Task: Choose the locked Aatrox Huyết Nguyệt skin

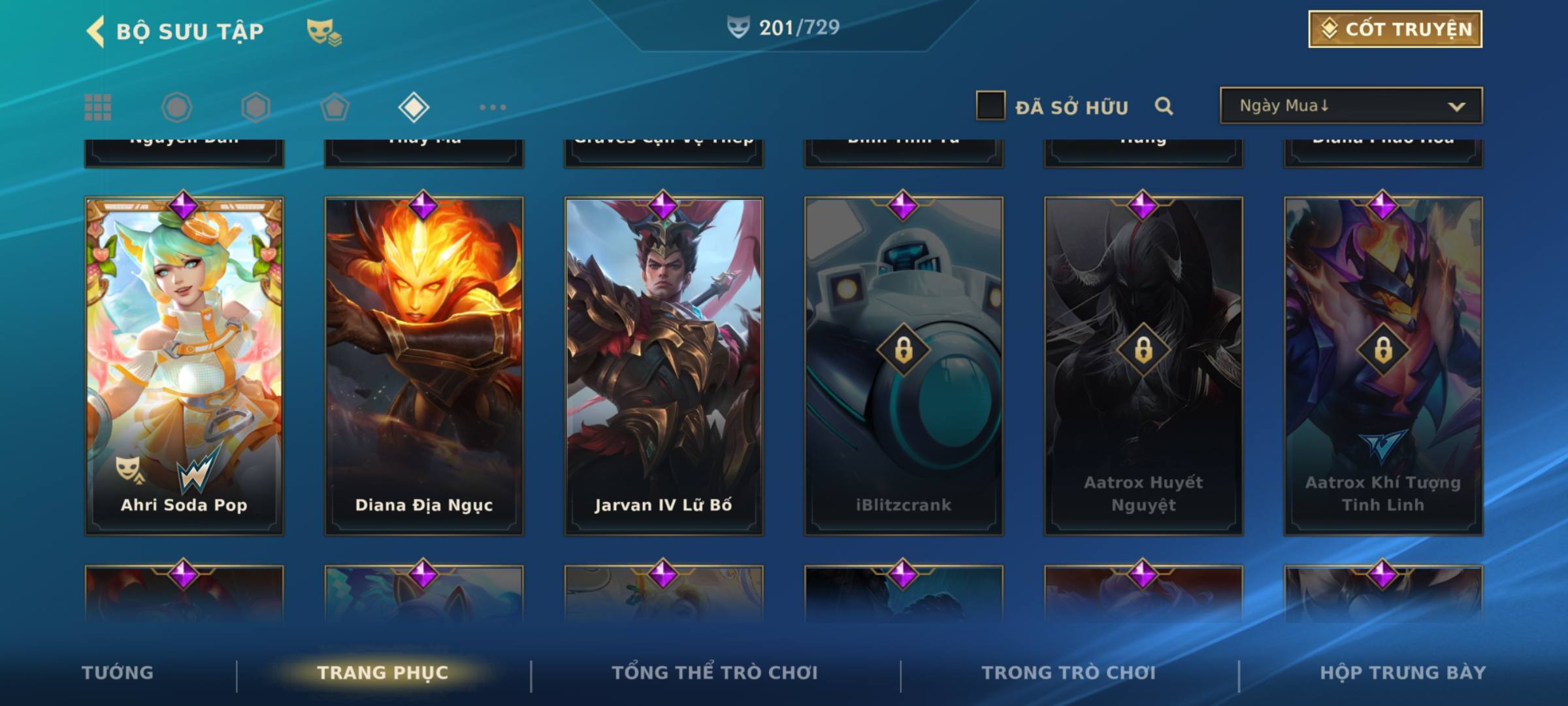Action: coord(1143,366)
